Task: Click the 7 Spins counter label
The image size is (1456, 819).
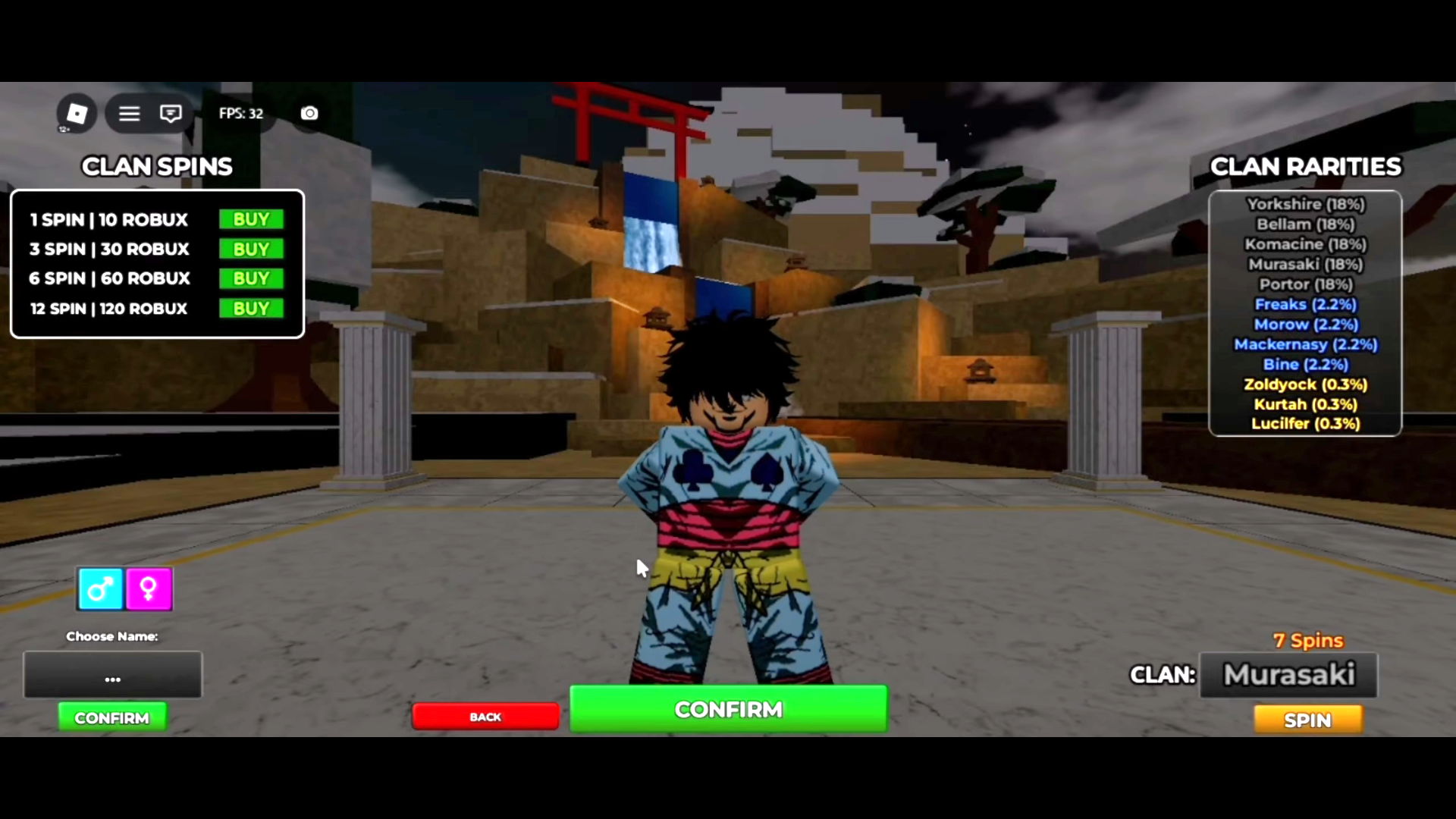Action: coord(1308,640)
